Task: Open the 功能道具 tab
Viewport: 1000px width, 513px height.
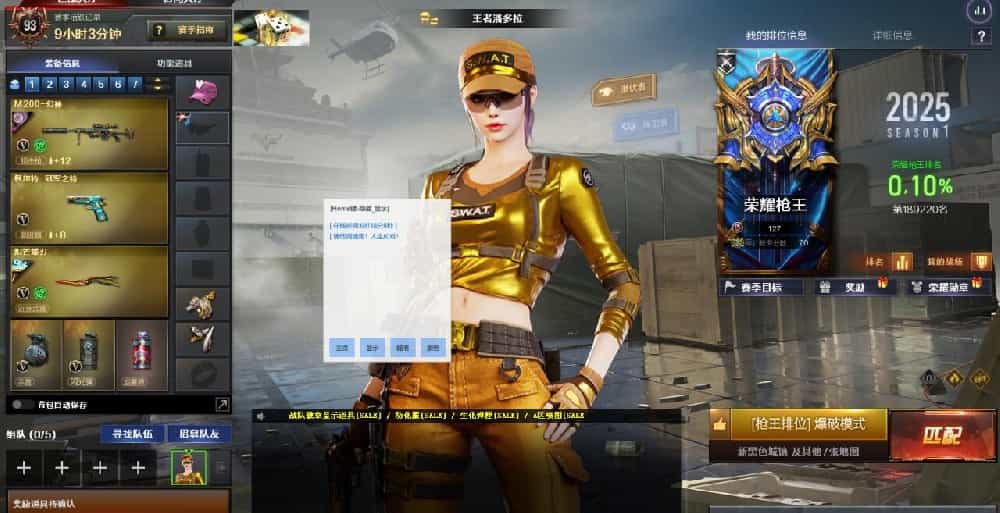Action: click(x=175, y=63)
